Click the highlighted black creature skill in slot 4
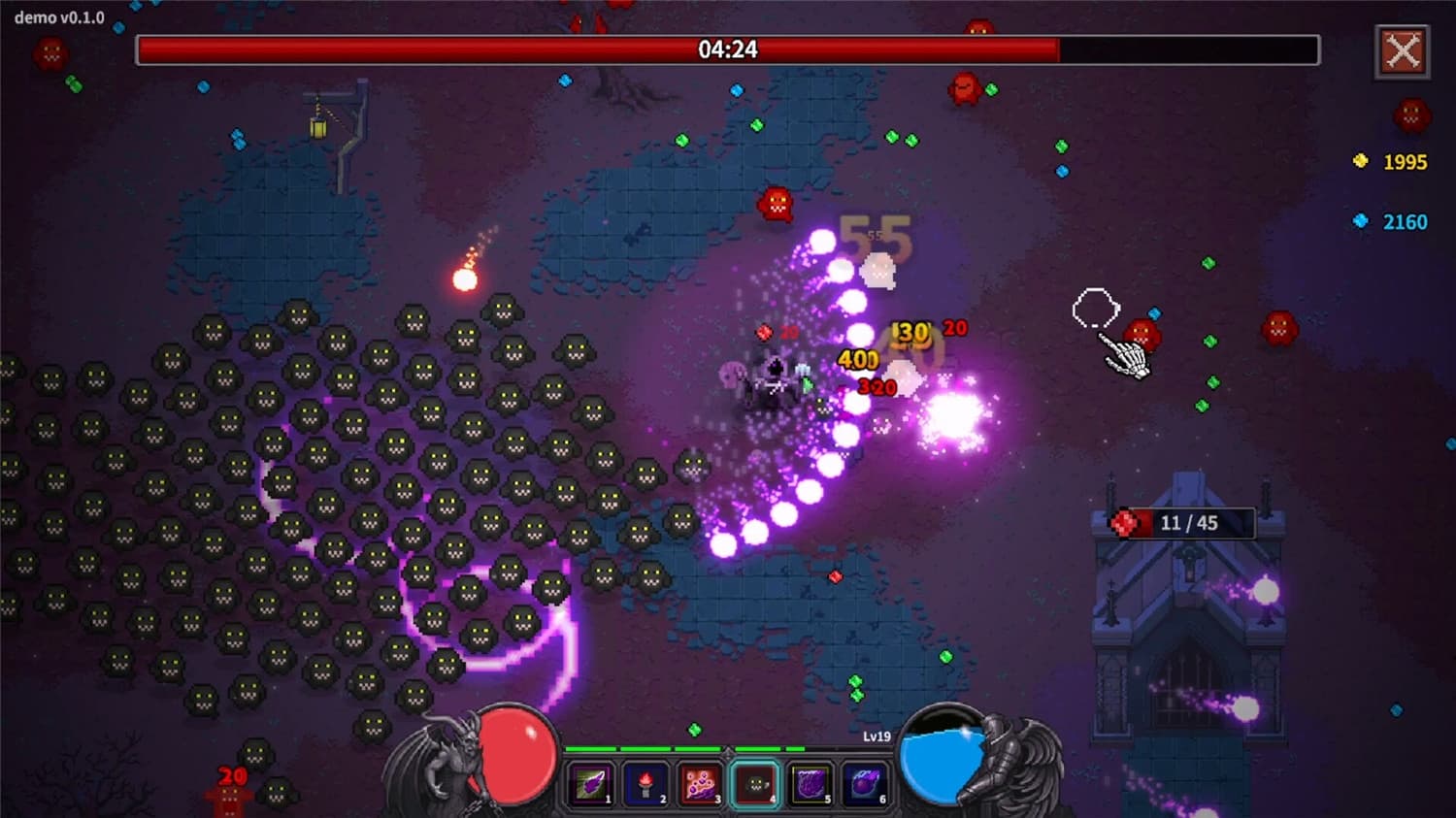This screenshot has width=1456, height=818. click(x=757, y=782)
